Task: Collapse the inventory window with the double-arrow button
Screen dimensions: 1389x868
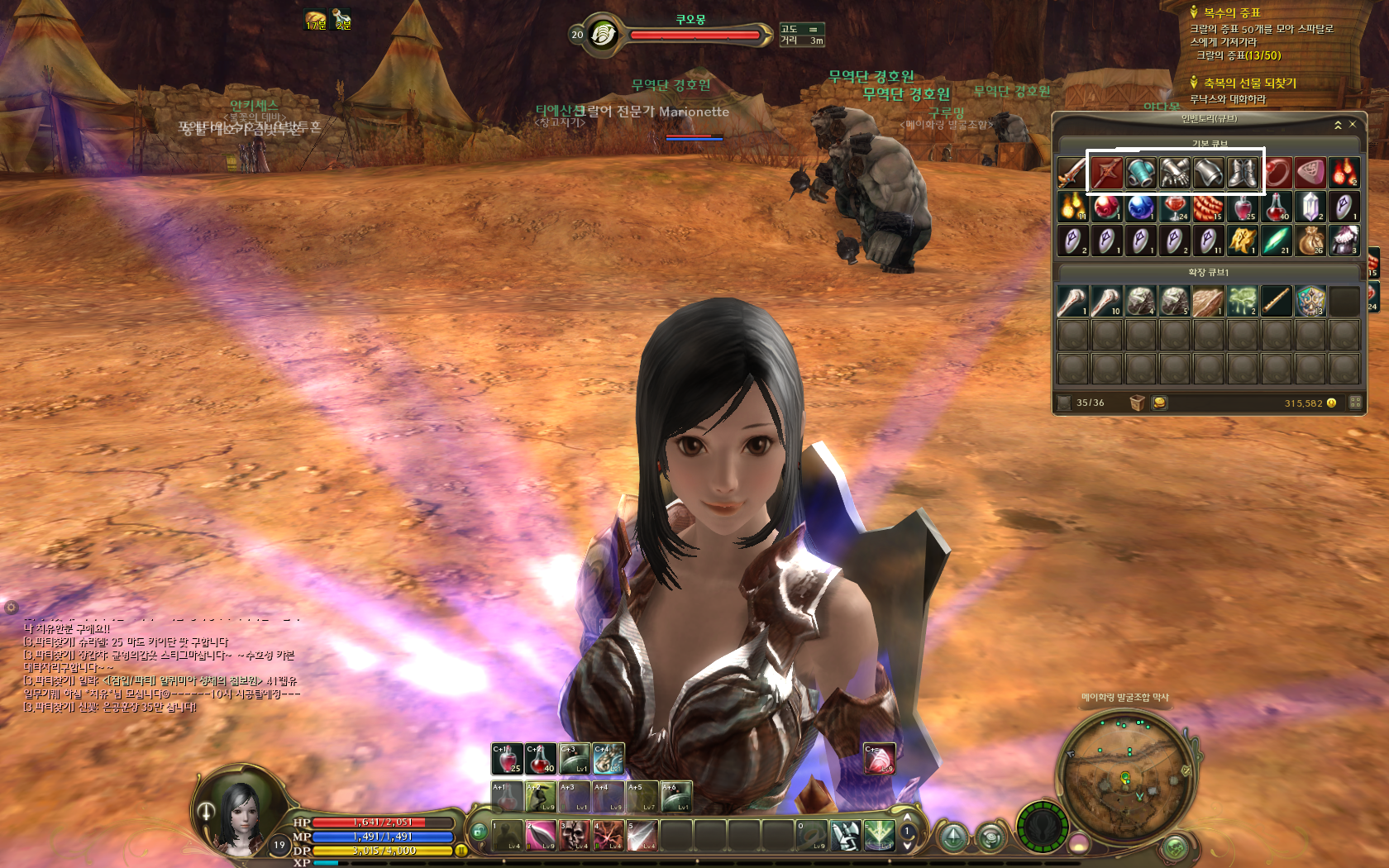Action: pyautogui.click(x=1338, y=125)
